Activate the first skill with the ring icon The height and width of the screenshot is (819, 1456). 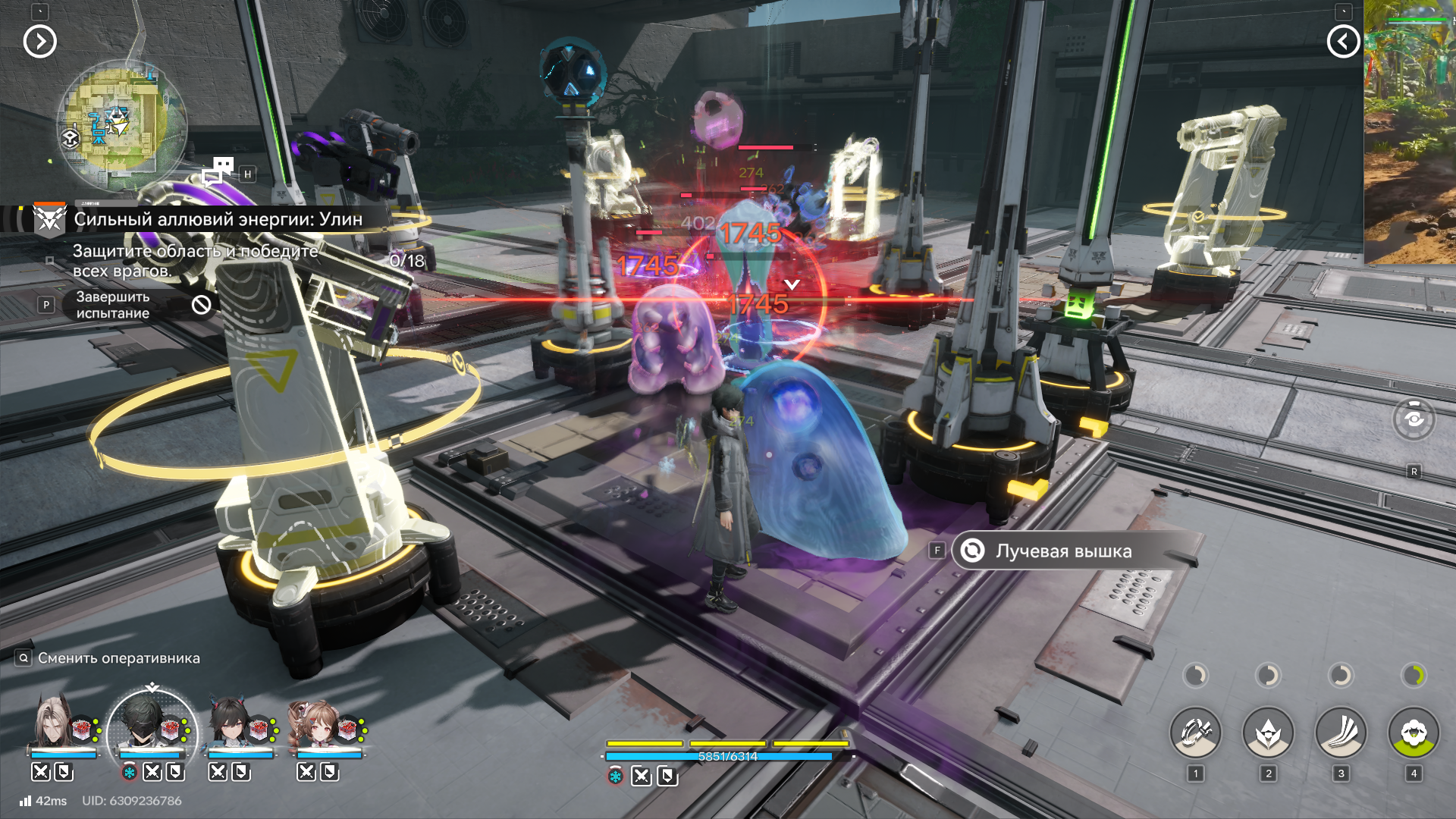click(1195, 733)
